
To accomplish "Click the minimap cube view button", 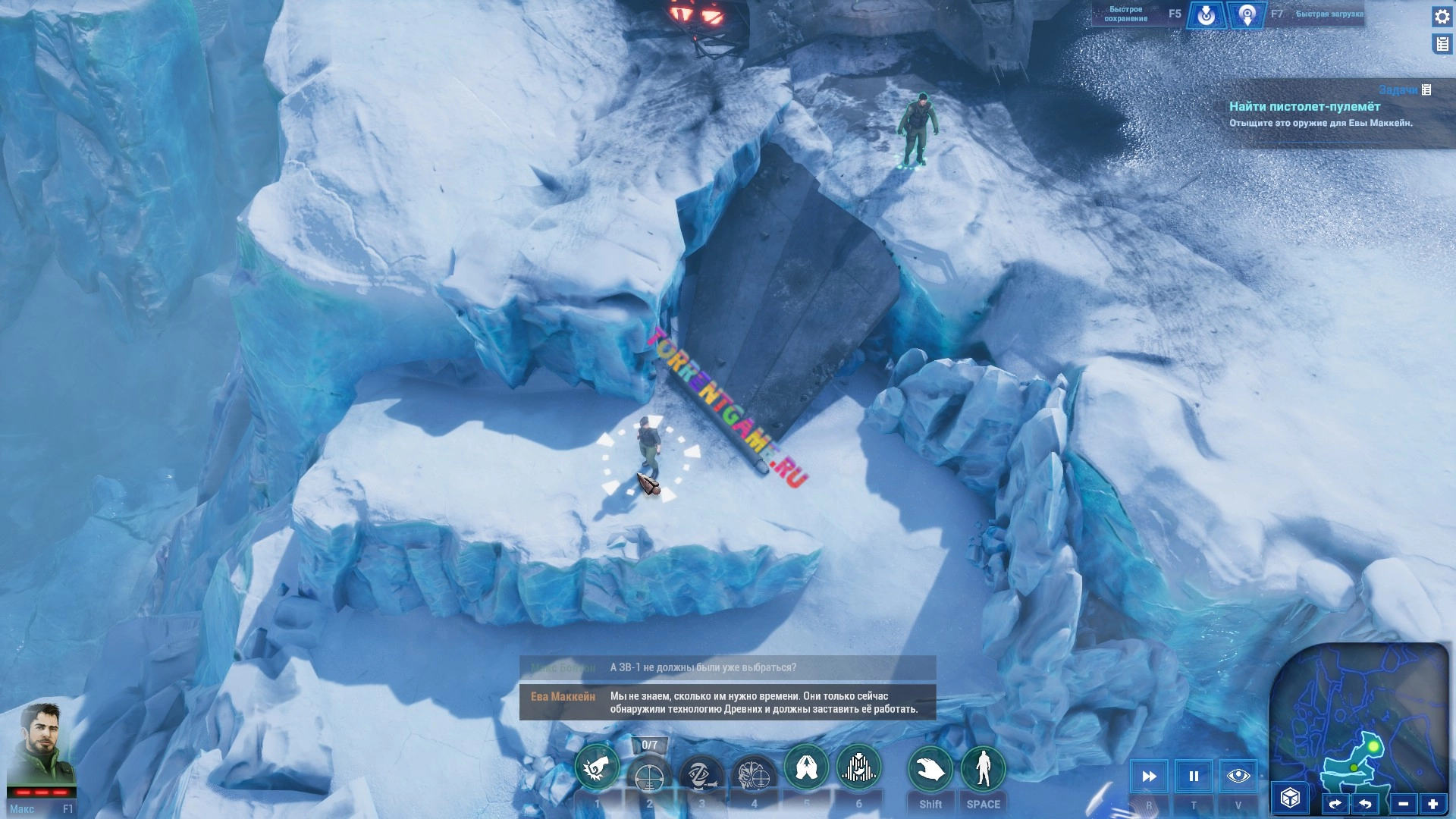I will [1290, 798].
